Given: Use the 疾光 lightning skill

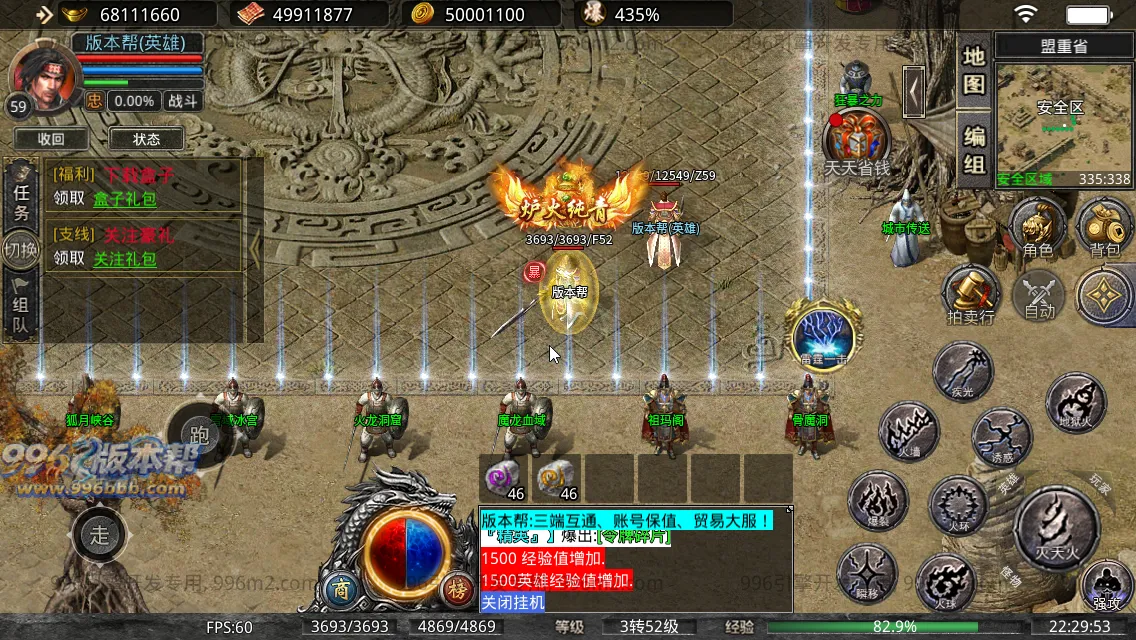Looking at the screenshot, I should point(963,370).
